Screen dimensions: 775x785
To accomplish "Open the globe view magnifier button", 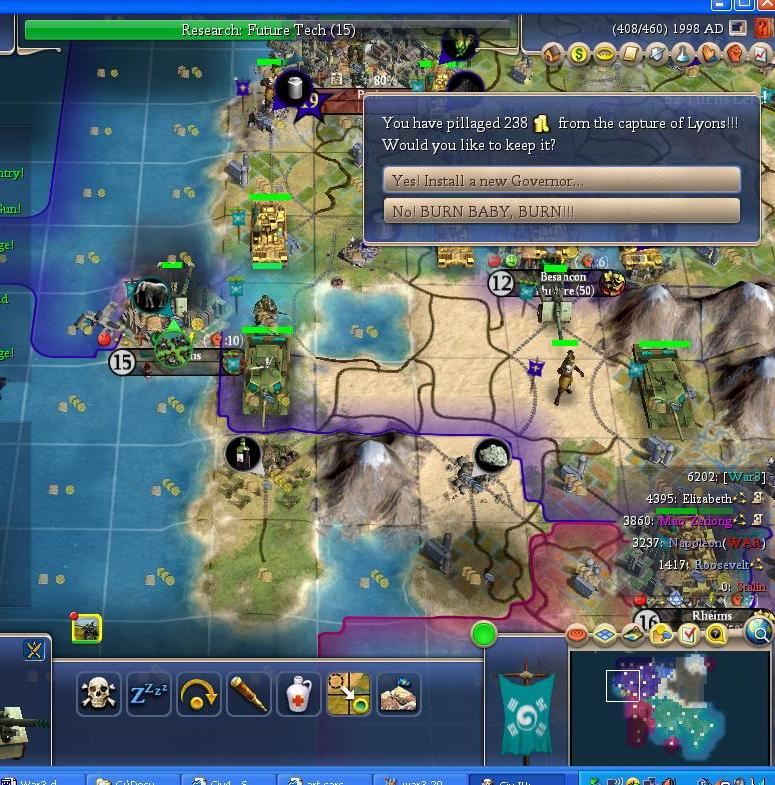I will click(x=759, y=632).
